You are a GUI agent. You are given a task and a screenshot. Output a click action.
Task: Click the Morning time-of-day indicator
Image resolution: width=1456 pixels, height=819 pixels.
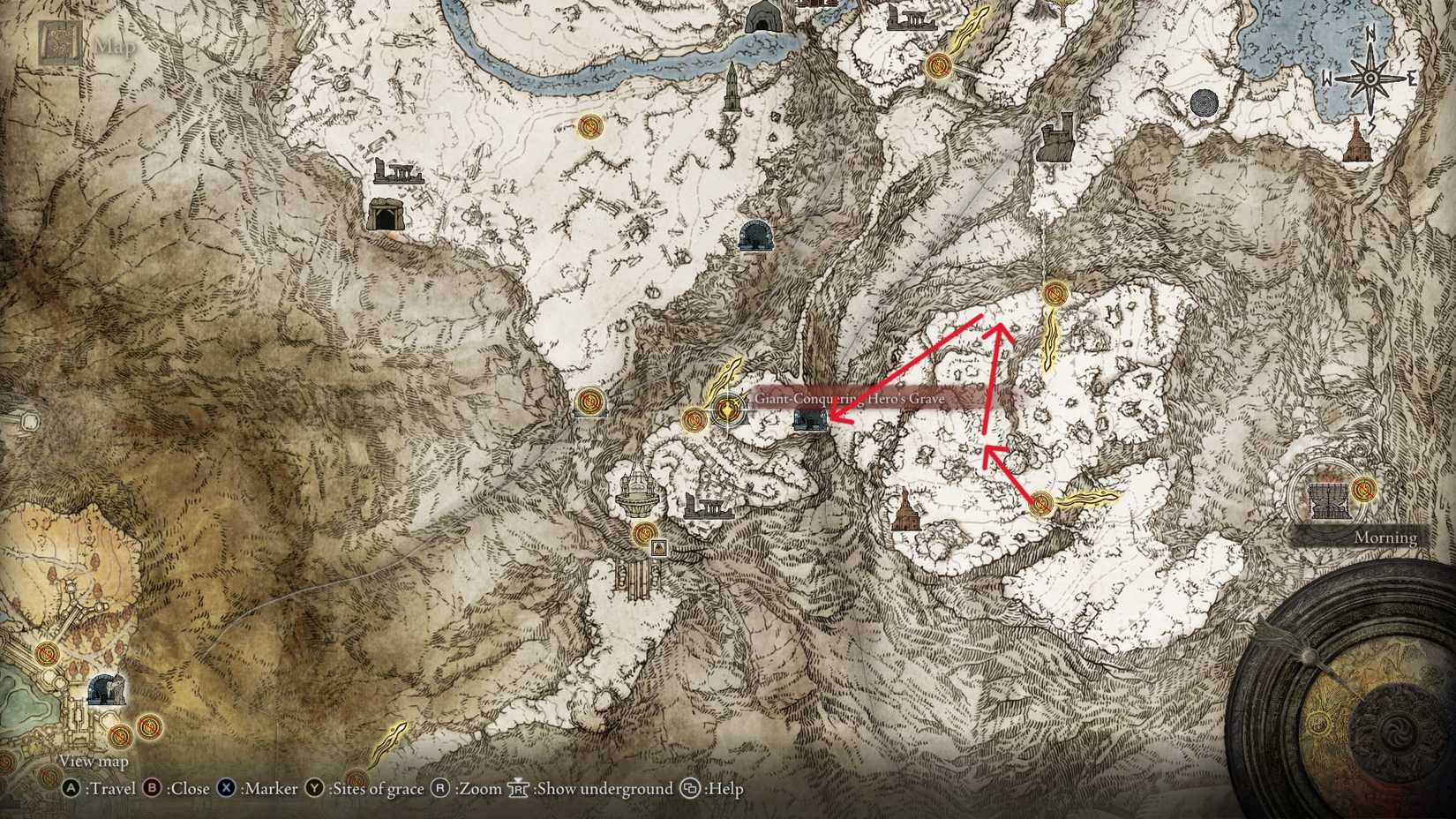coord(1385,537)
